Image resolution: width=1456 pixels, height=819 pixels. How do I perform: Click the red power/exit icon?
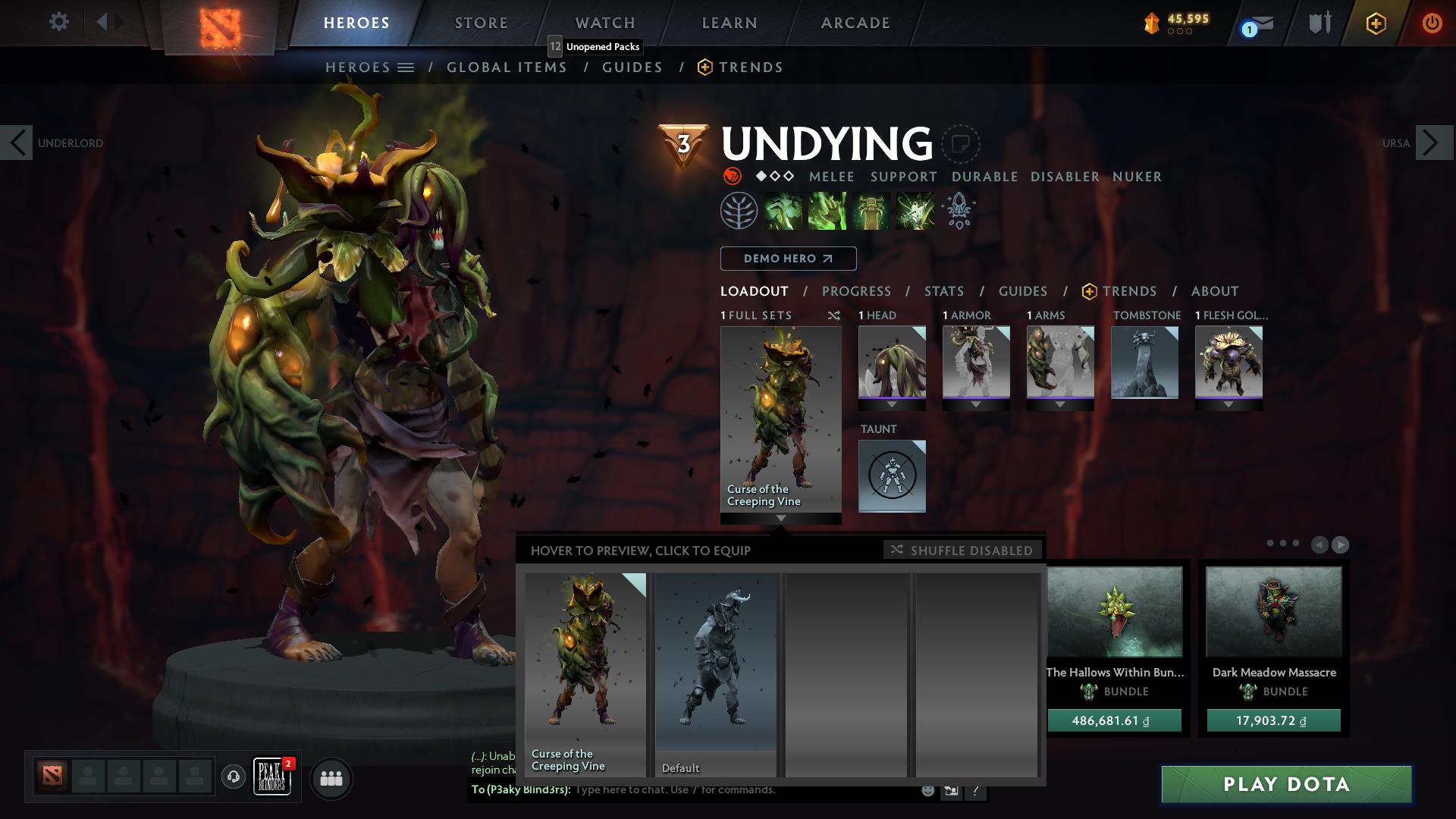1433,23
